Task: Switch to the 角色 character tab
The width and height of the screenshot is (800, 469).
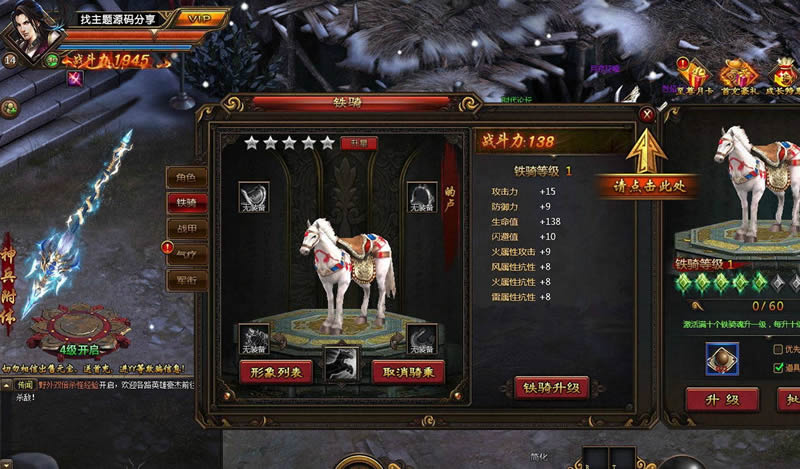Action: [x=186, y=177]
